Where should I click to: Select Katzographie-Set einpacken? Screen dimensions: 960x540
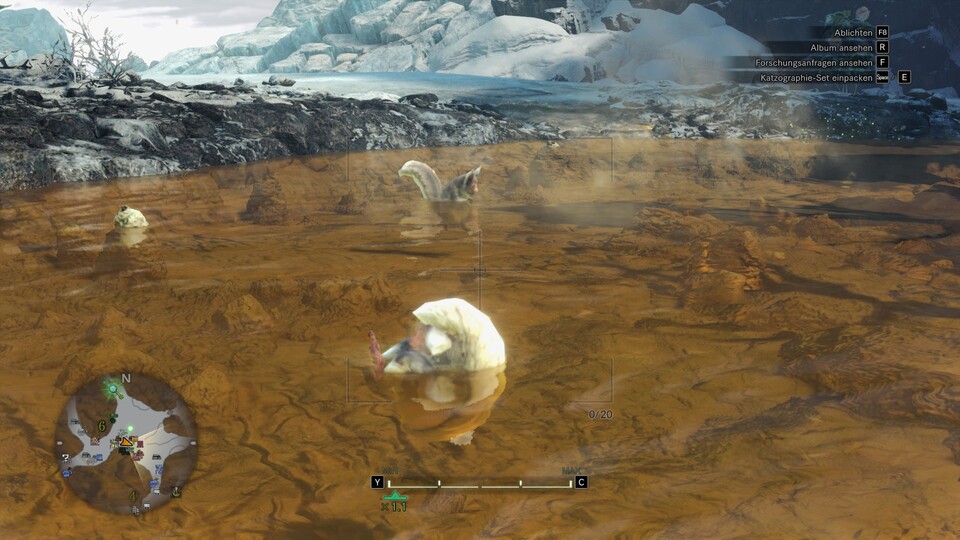click(817, 77)
